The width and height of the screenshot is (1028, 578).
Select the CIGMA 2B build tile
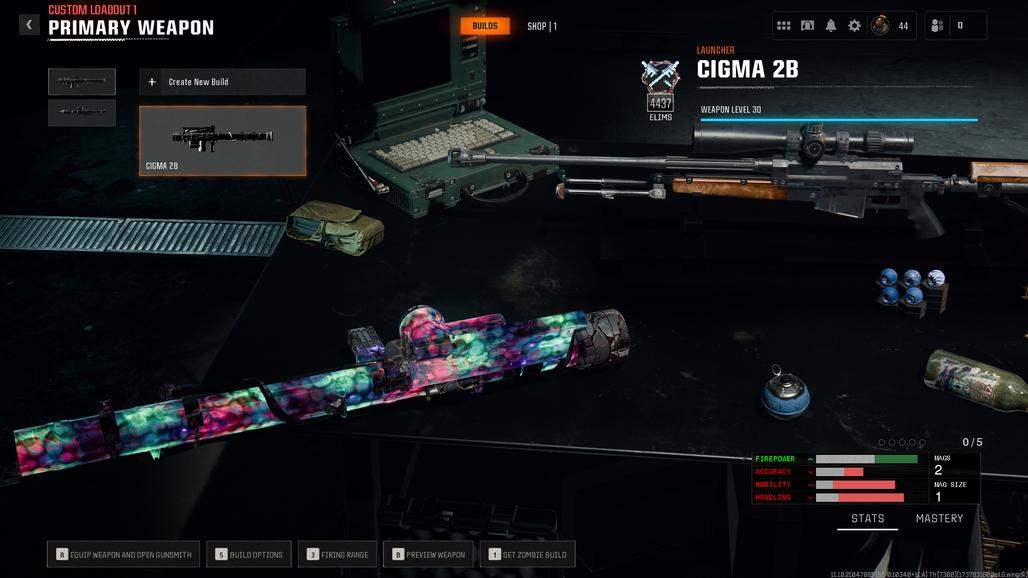pyautogui.click(x=222, y=141)
